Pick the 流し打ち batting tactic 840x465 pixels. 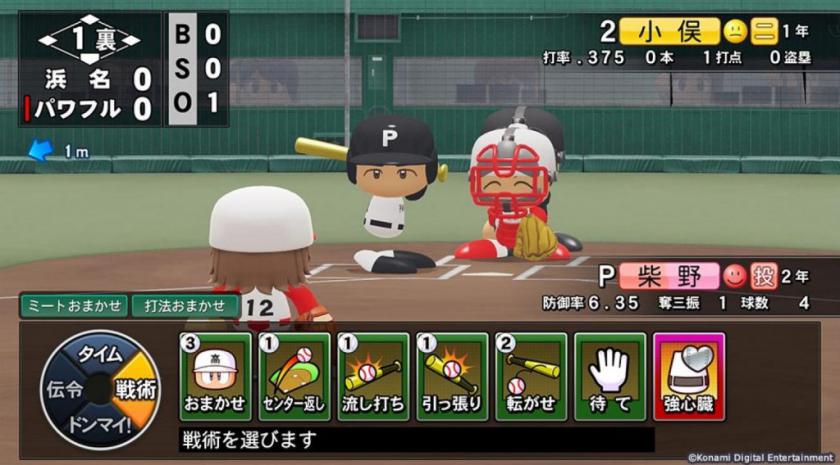(x=373, y=377)
